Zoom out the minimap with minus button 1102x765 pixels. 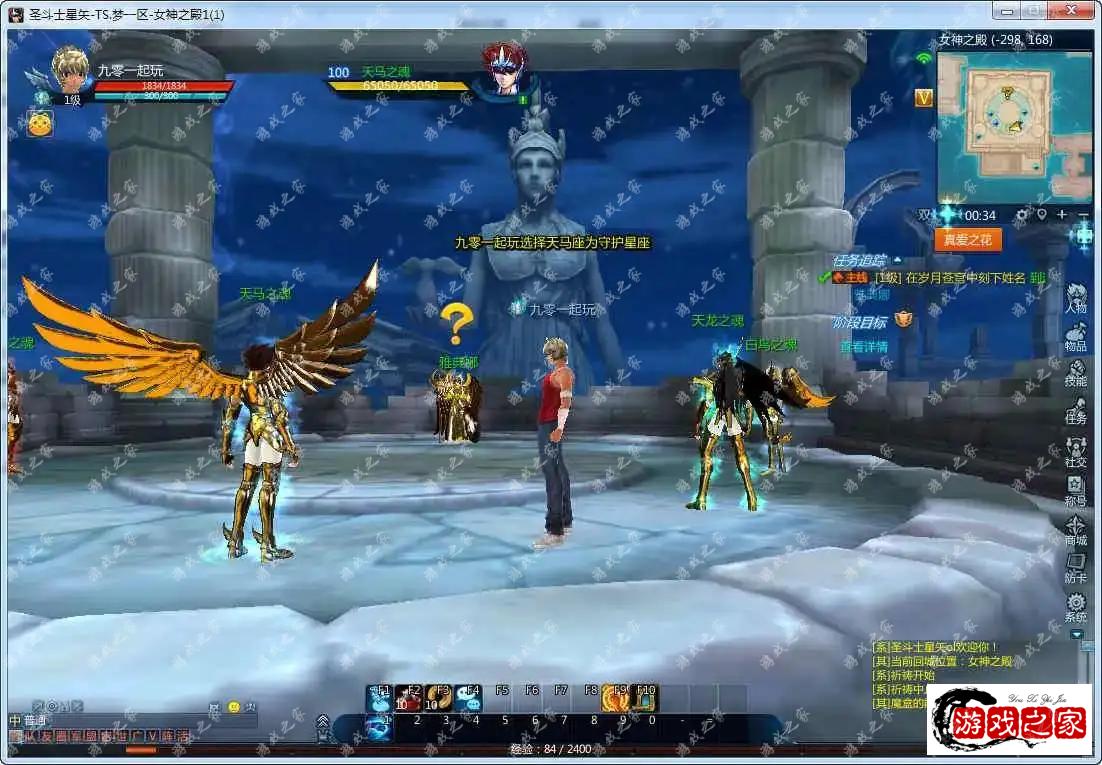pos(1084,215)
